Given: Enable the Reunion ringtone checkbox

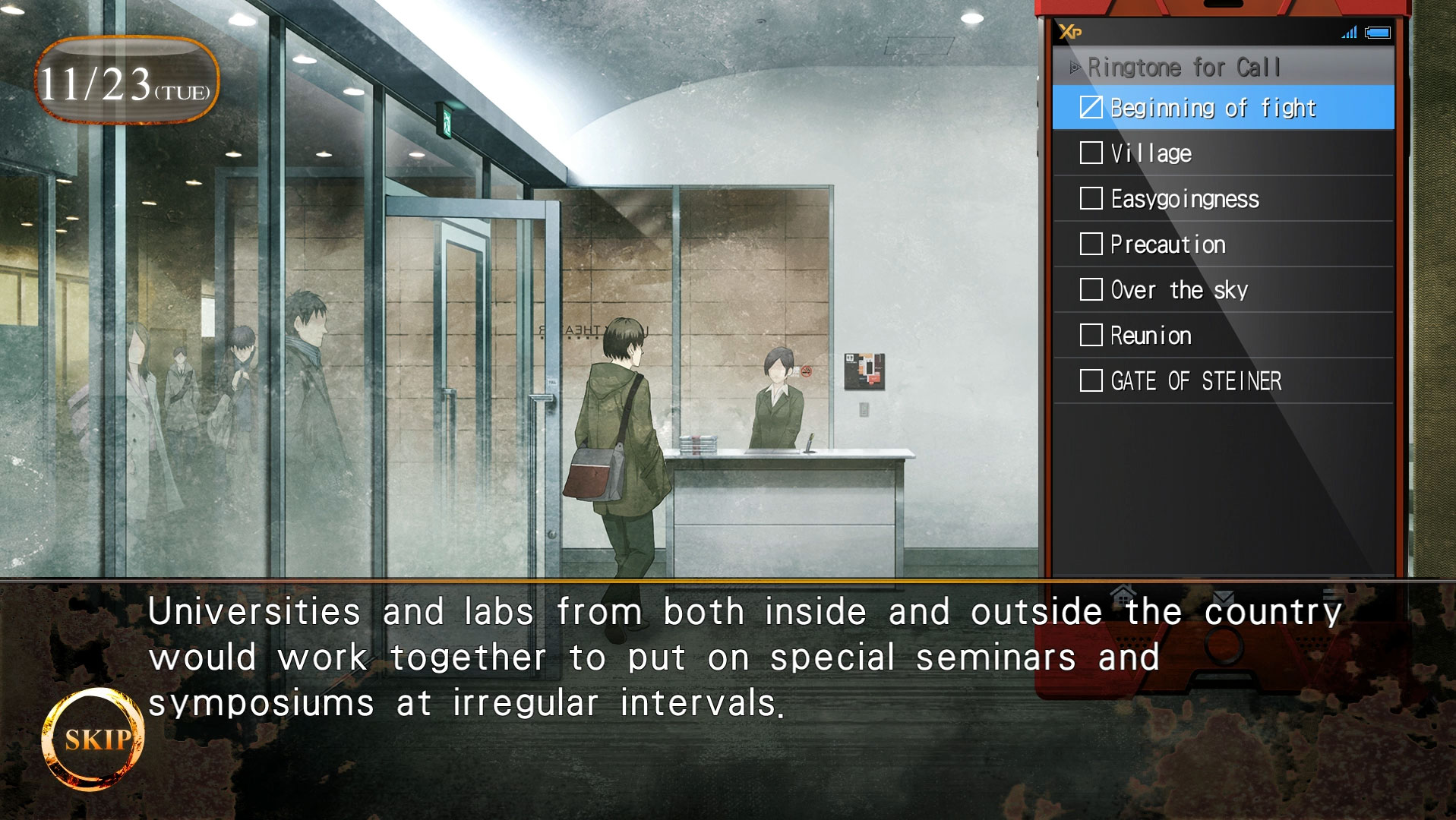Looking at the screenshot, I should click(1091, 335).
